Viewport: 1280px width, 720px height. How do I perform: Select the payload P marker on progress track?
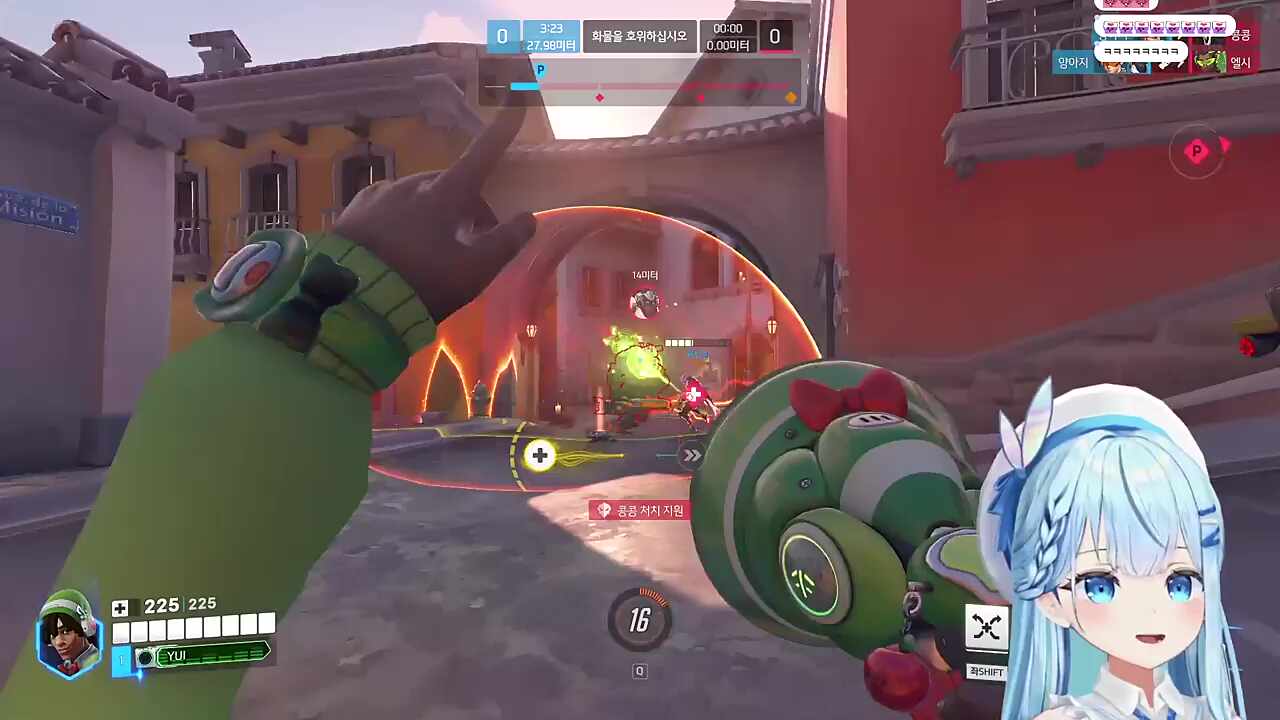(x=540, y=70)
